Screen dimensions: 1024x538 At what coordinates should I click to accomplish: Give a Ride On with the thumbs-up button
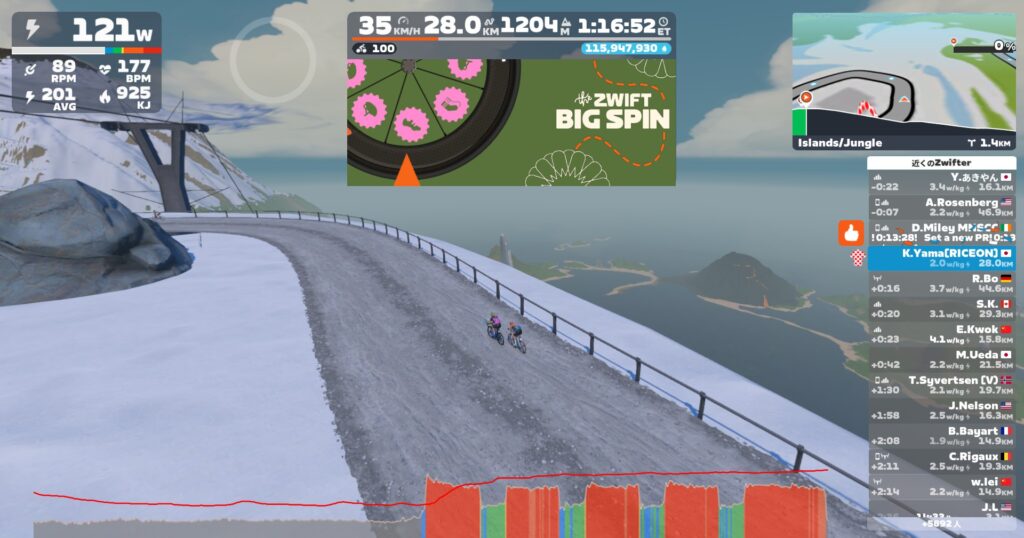[x=850, y=234]
